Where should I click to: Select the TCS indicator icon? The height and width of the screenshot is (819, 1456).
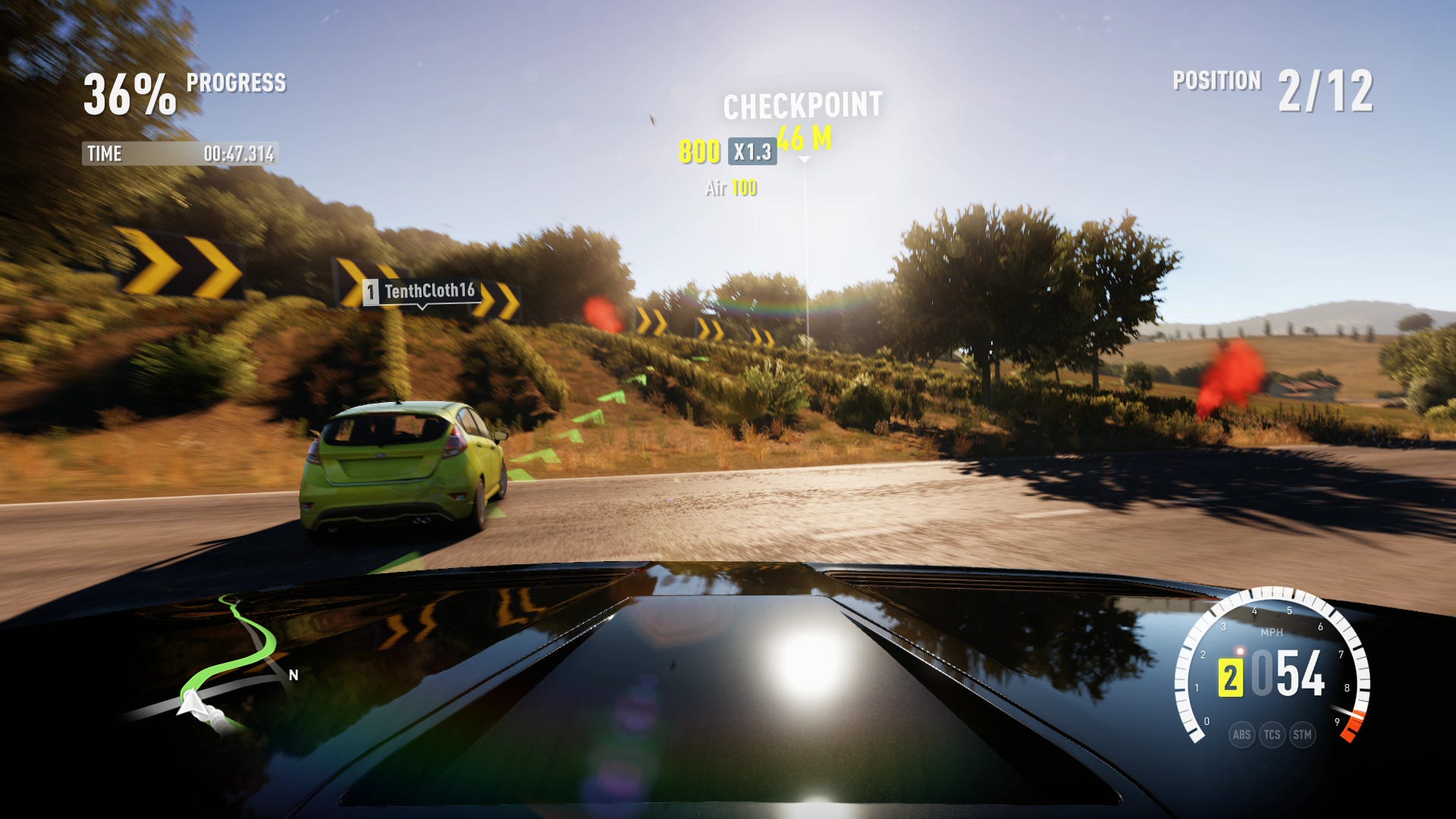click(1272, 734)
